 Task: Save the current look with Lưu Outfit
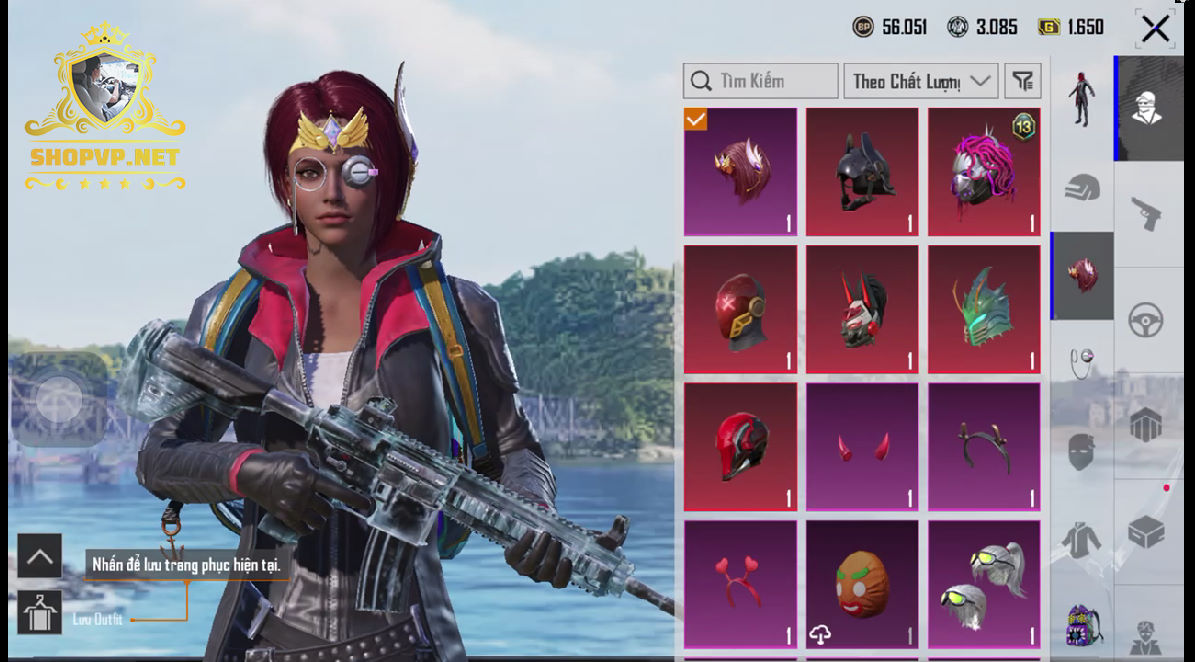[x=40, y=613]
